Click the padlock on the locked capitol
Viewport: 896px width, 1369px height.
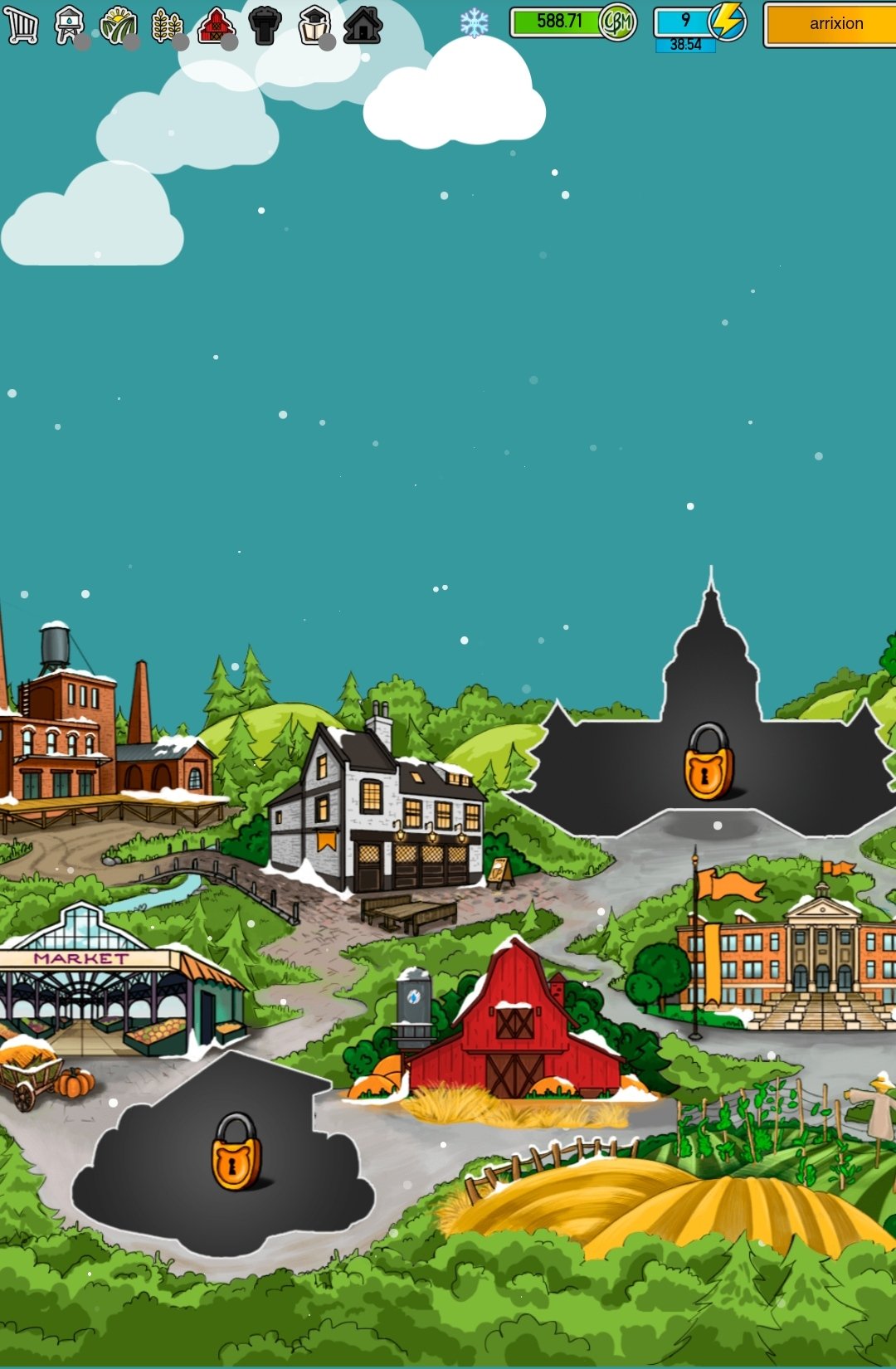click(x=708, y=762)
